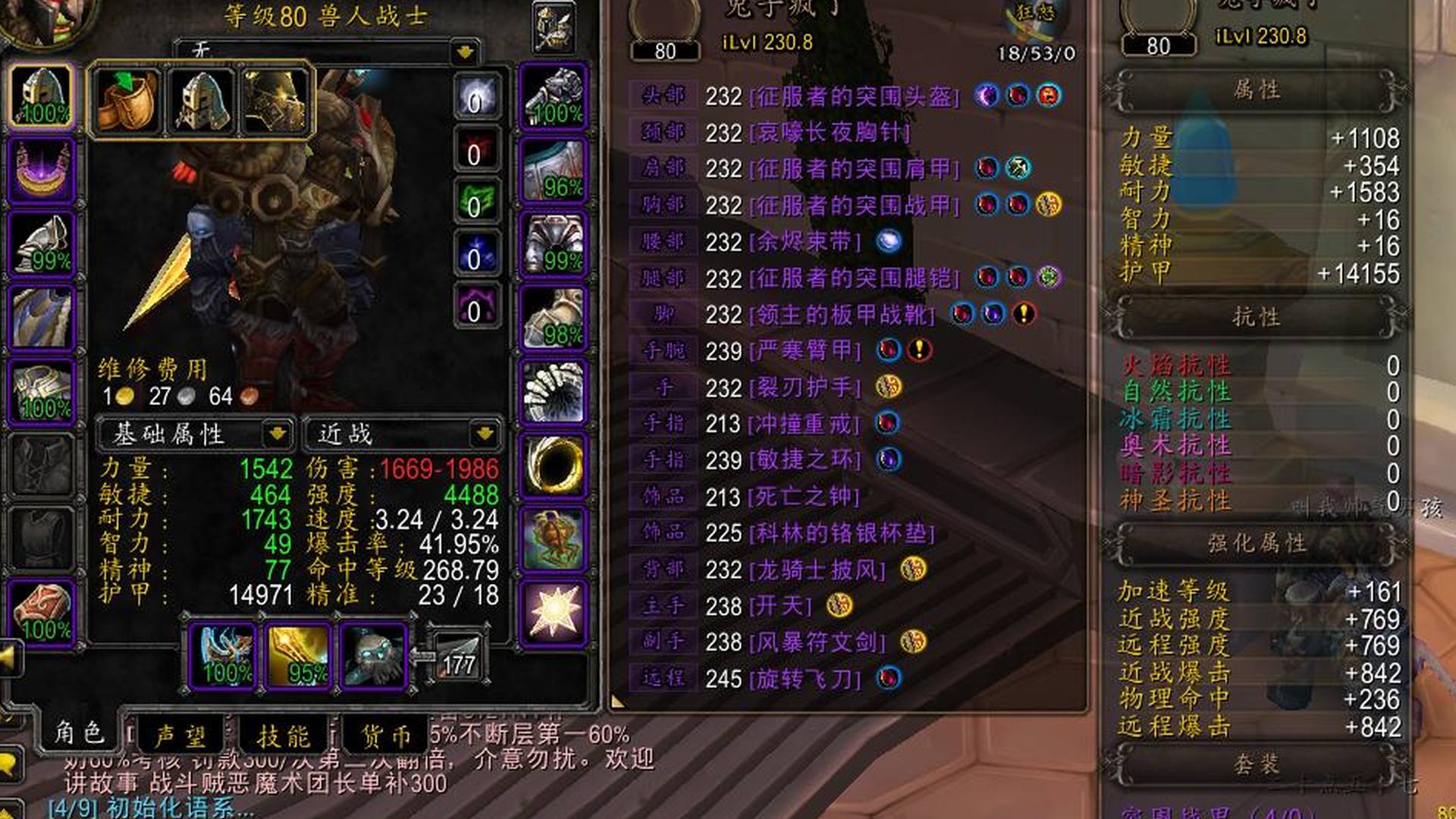Image resolution: width=1456 pixels, height=819 pixels.
Task: Click the 开天 main-hand weapon entry
Action: coord(780,605)
